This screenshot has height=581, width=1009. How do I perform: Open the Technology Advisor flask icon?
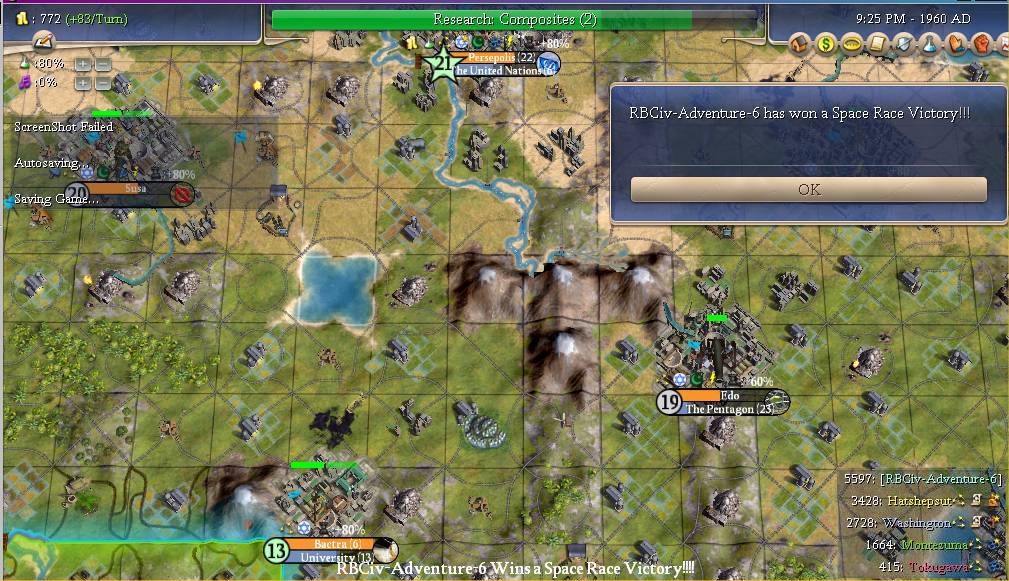tap(930, 44)
